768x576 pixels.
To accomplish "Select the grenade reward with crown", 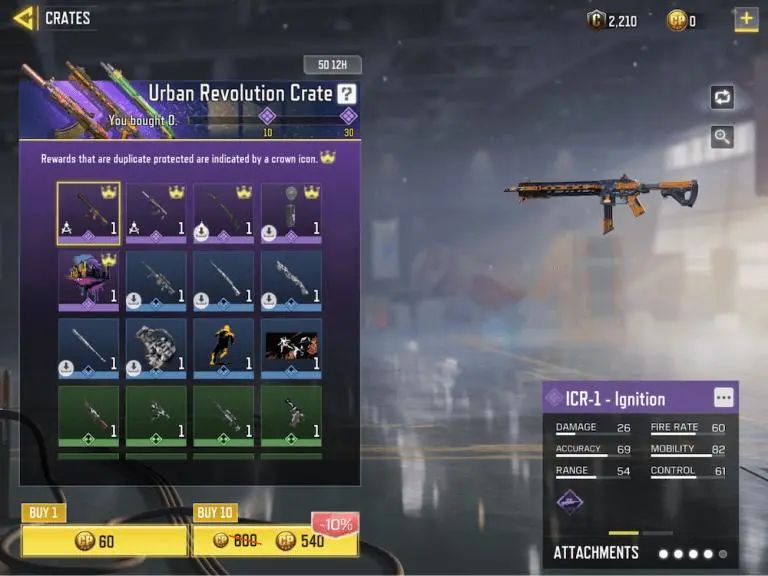I will (291, 213).
